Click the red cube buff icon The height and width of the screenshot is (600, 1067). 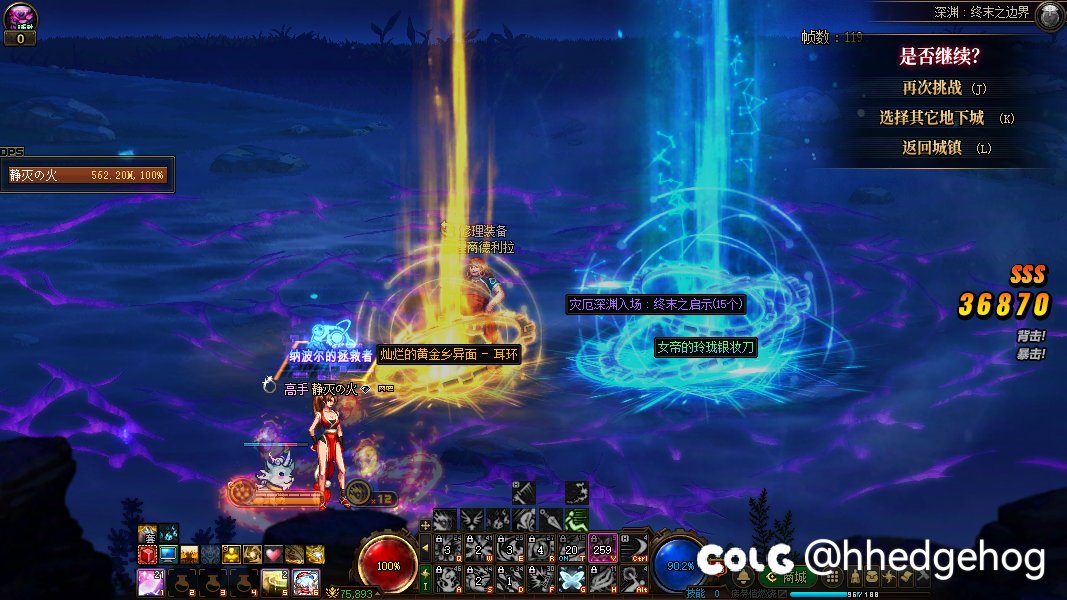click(147, 554)
